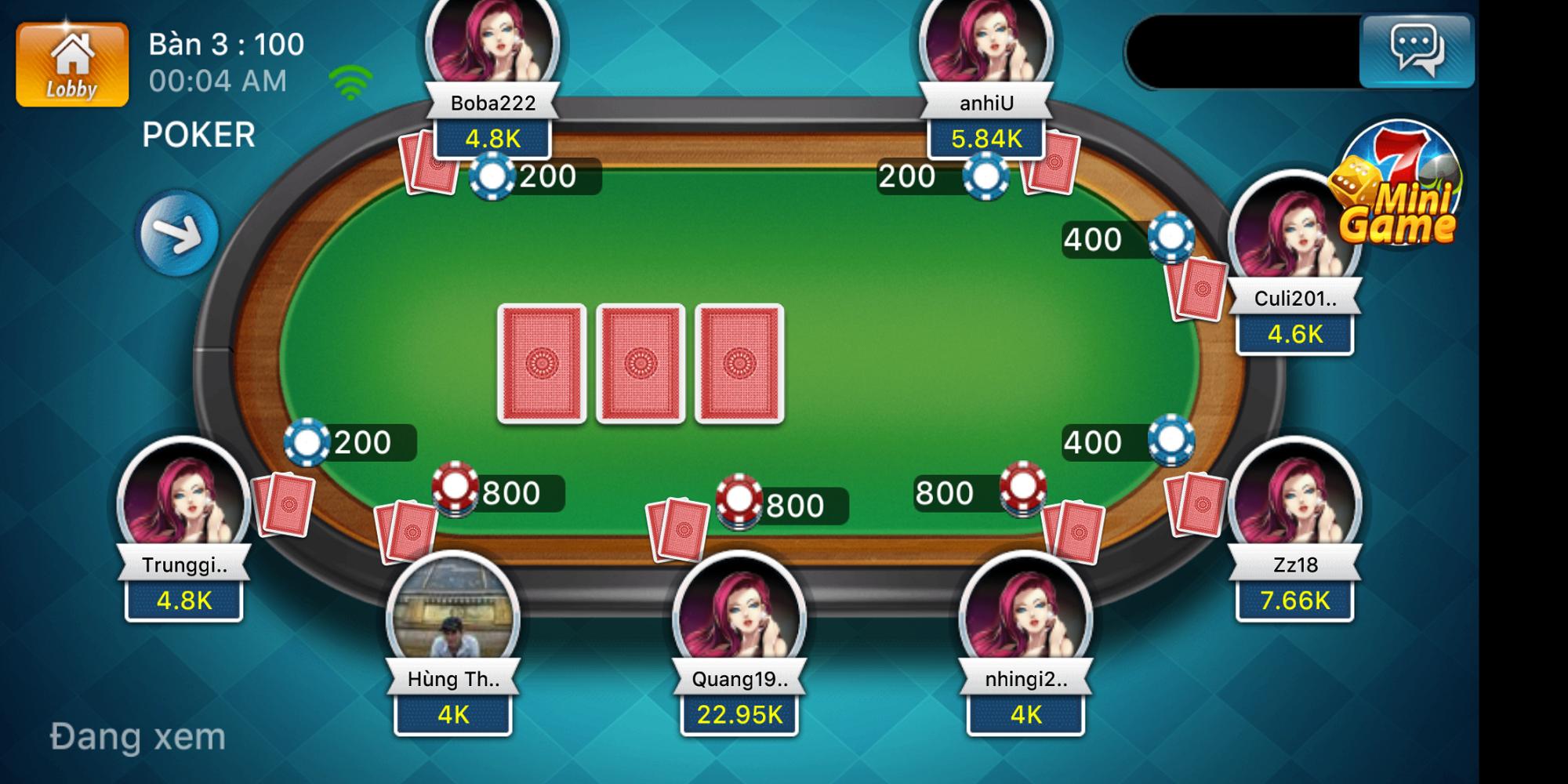Expand Hùng Th's shortened username

tap(452, 681)
